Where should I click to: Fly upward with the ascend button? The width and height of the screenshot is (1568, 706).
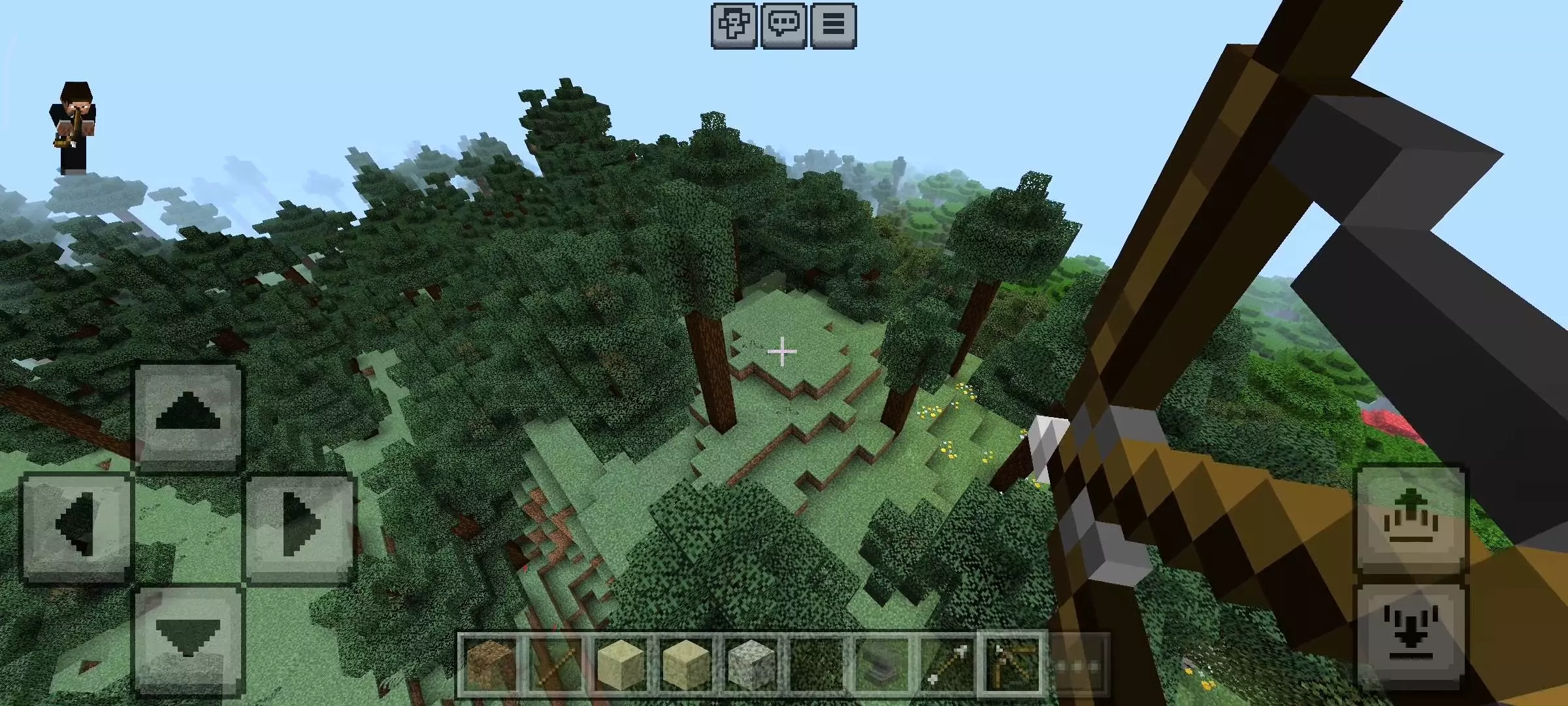[1411, 520]
